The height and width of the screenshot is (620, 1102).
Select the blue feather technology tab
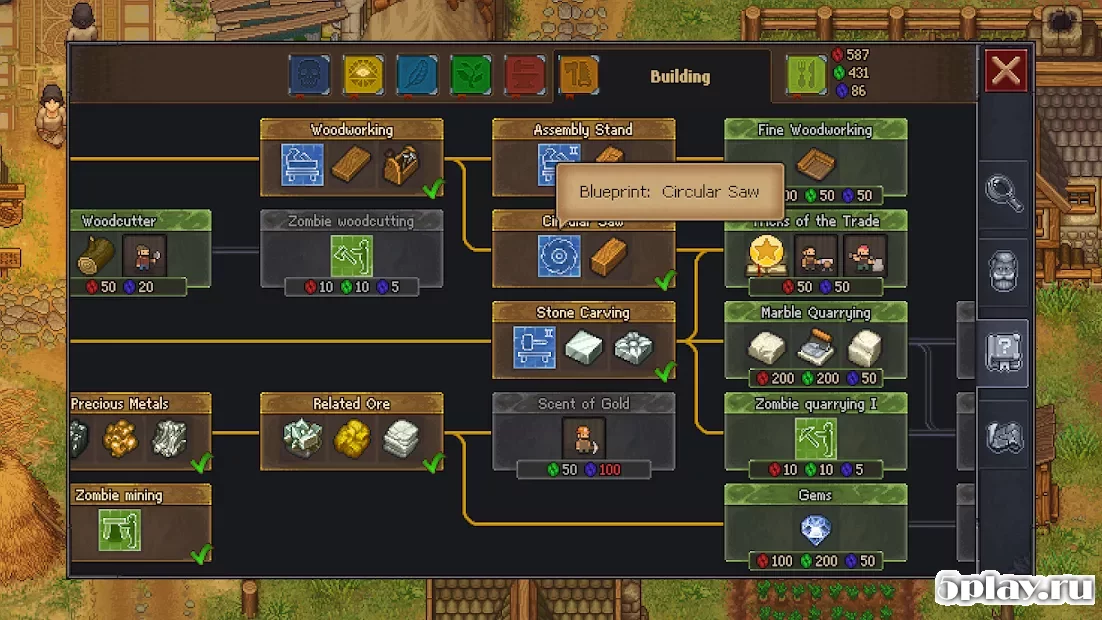pyautogui.click(x=417, y=75)
